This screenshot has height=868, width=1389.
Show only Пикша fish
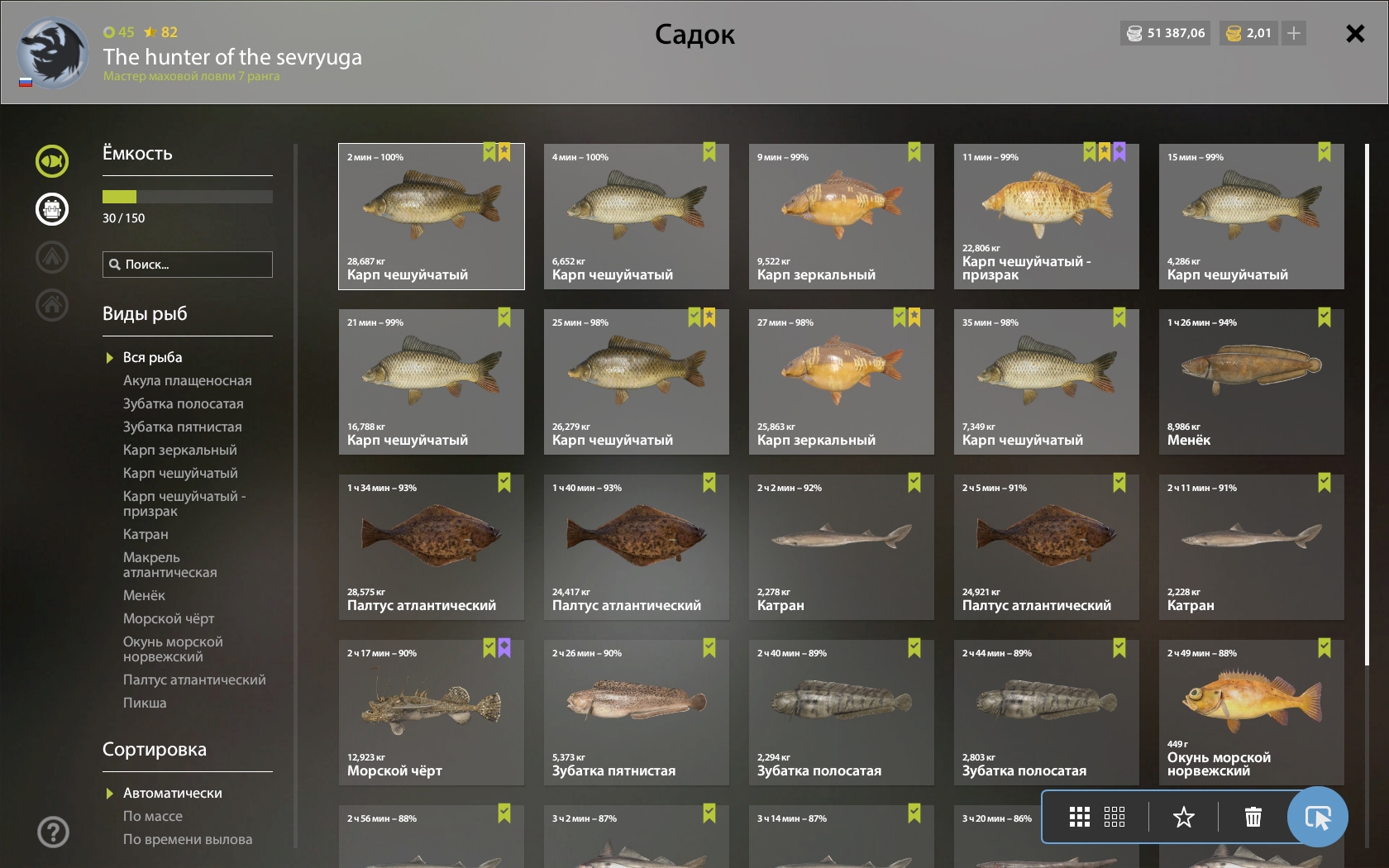point(145,703)
